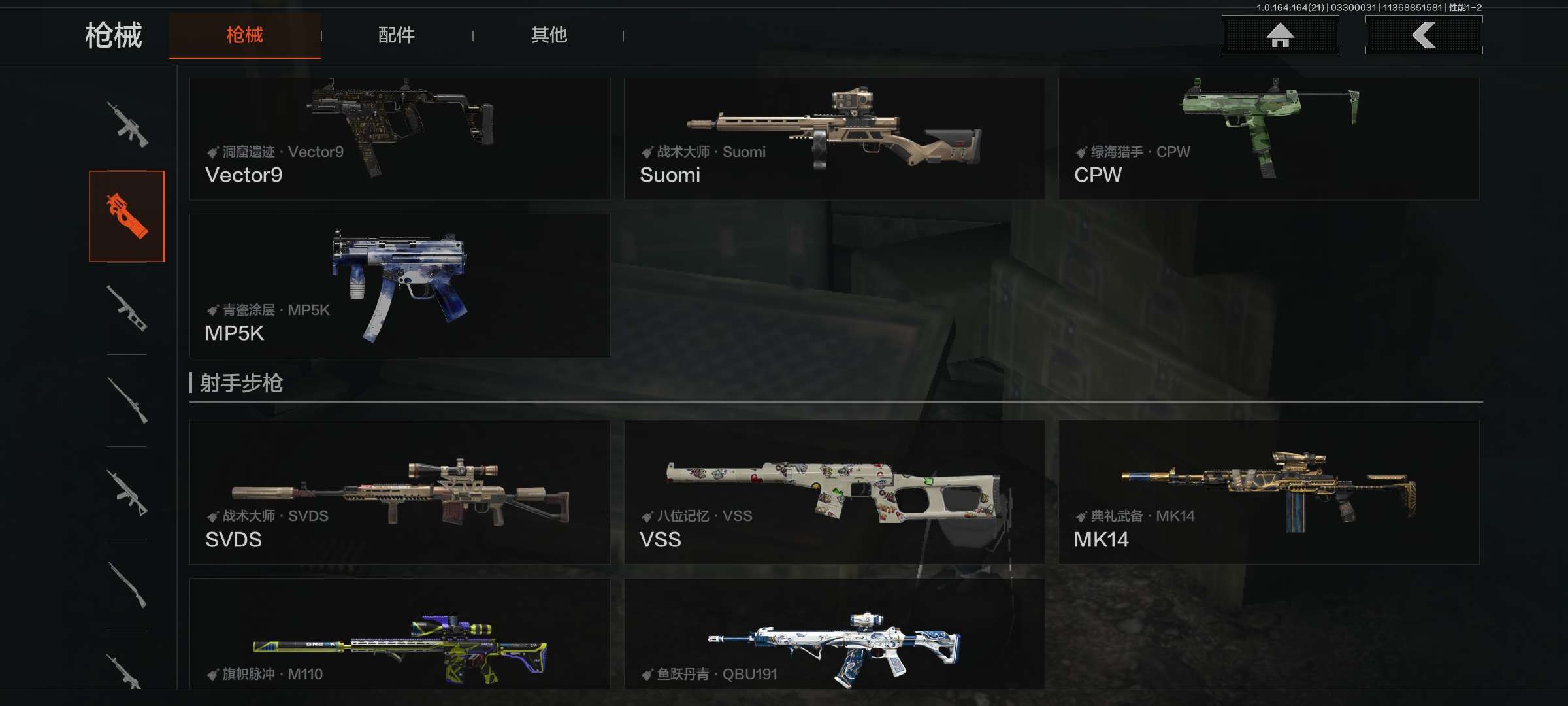Viewport: 1568px width, 706px height.
Task: Choose the Suomi submachine gun
Action: 834,139
